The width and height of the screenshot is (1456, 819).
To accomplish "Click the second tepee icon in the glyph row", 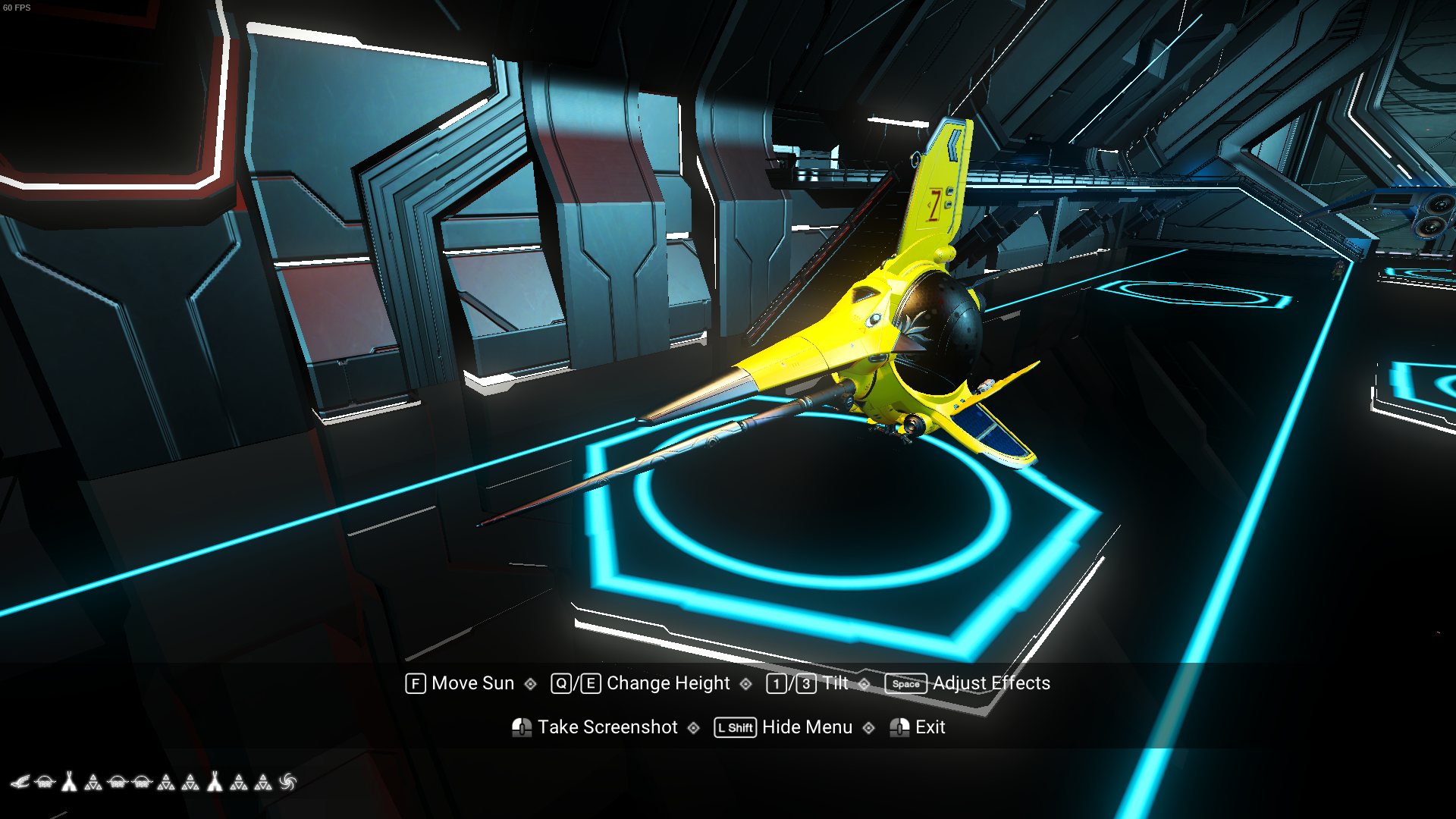I will pos(215,781).
